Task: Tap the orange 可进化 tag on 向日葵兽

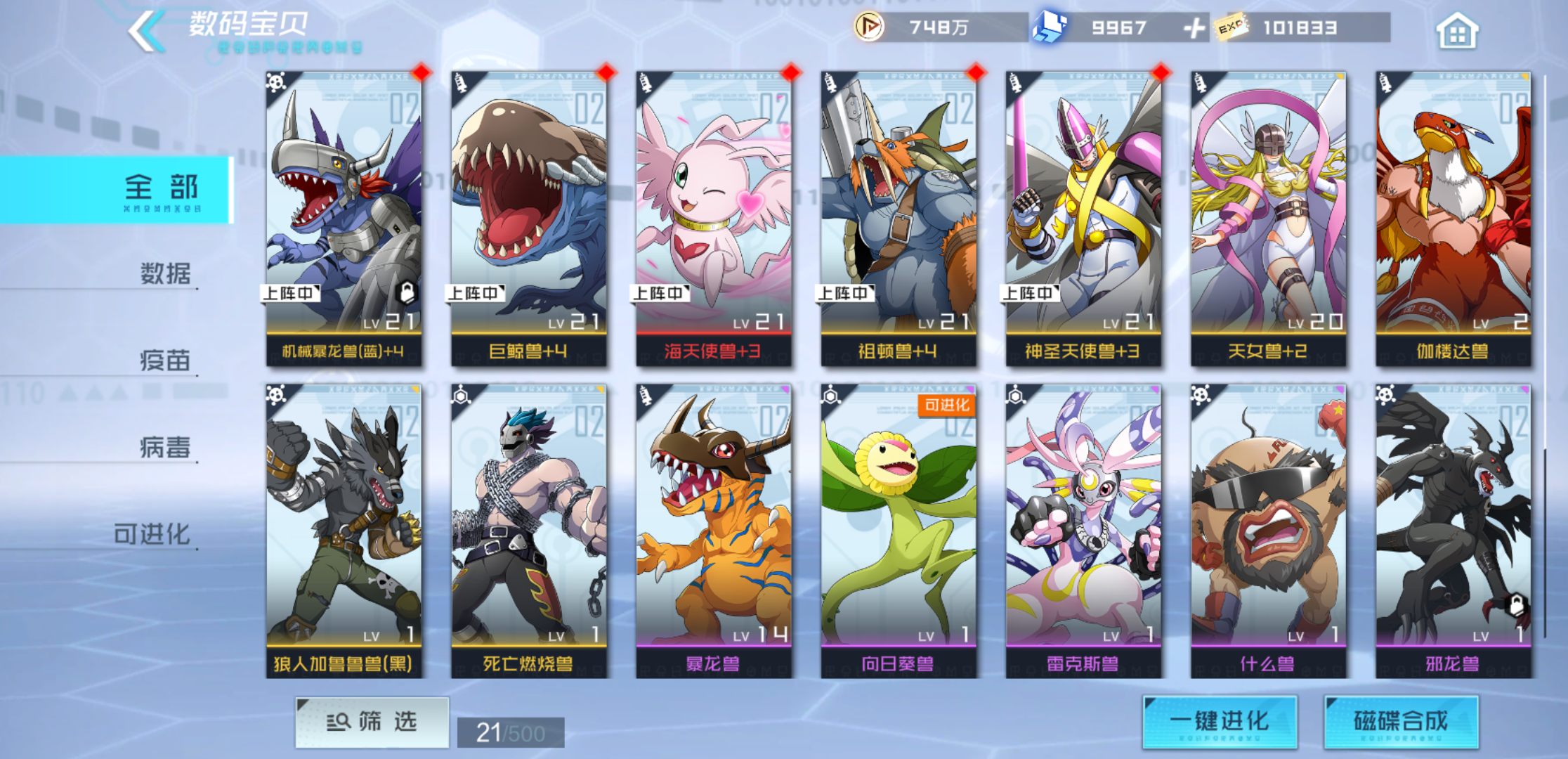Action: click(945, 406)
